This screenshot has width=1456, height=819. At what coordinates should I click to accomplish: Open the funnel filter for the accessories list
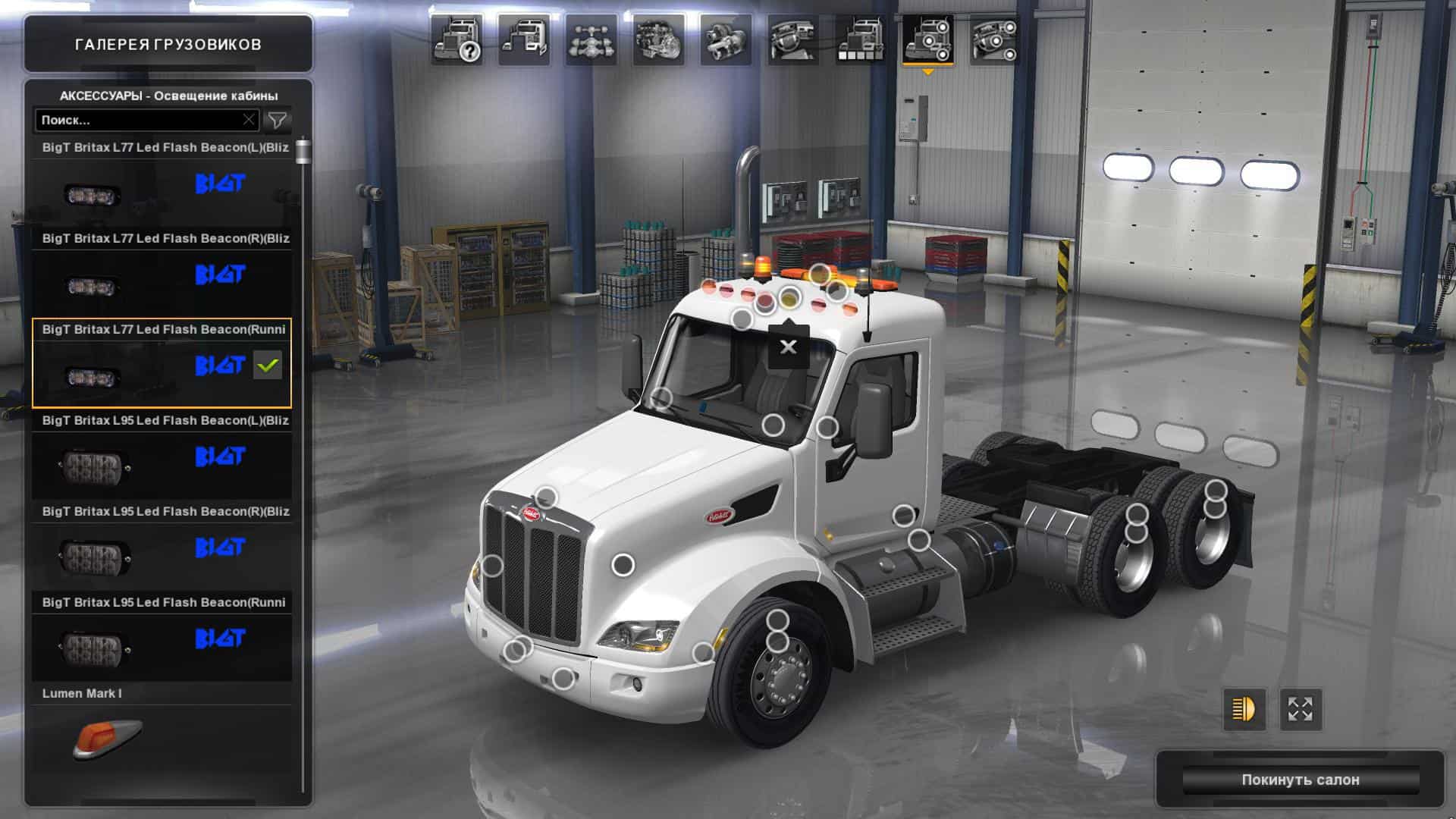coord(278,120)
